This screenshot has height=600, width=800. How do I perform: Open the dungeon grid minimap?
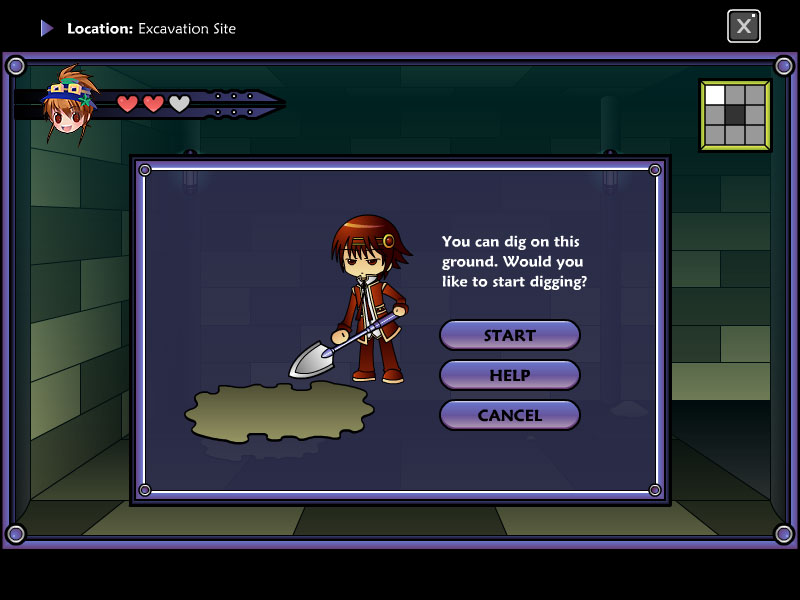[x=735, y=115]
